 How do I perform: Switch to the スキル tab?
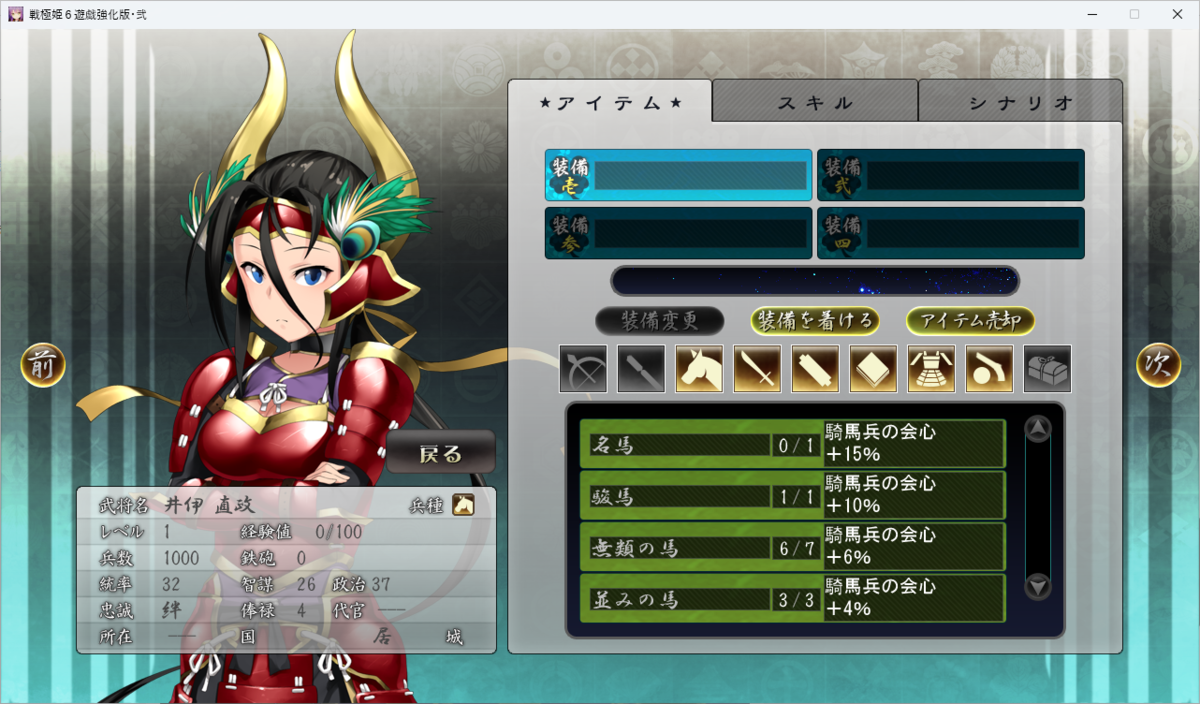815,102
